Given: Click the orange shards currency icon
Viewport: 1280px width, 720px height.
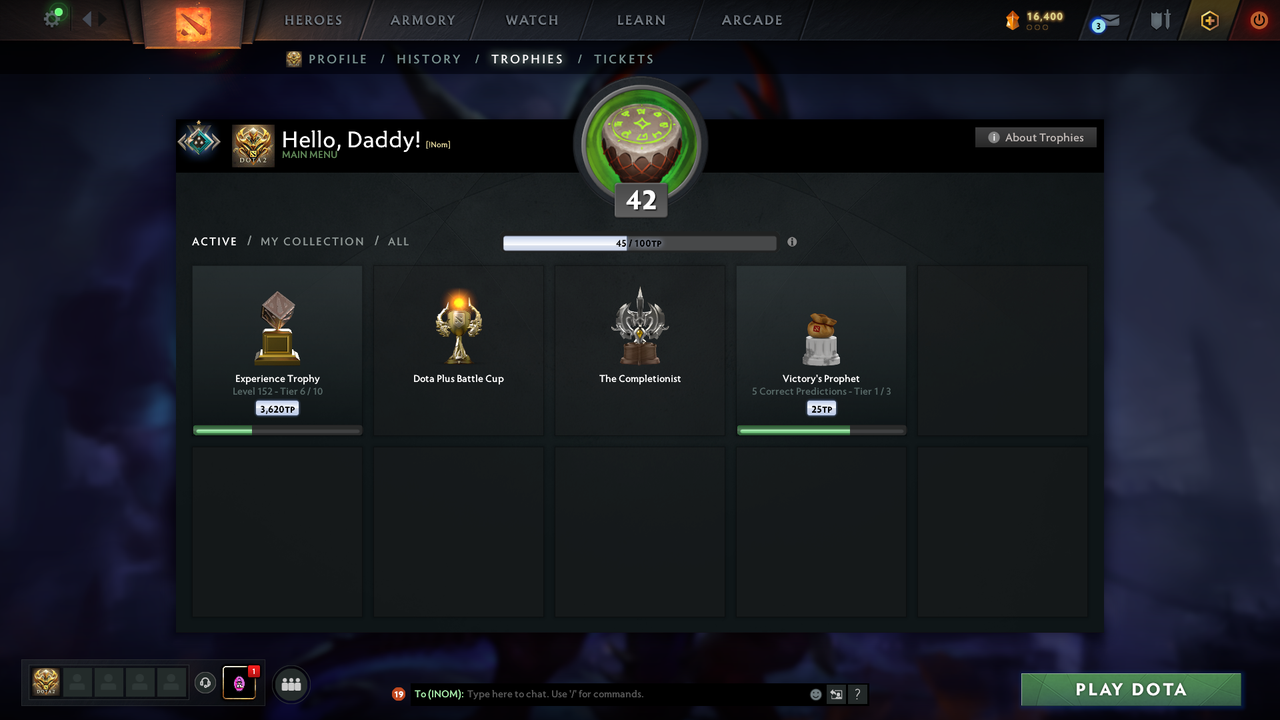Looking at the screenshot, I should (1011, 18).
